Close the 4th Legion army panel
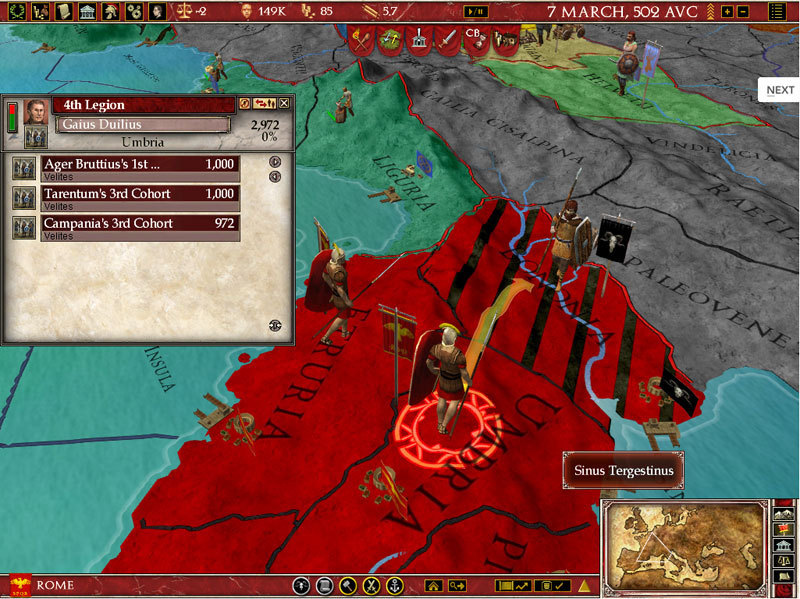The height and width of the screenshot is (599, 800). coord(284,103)
